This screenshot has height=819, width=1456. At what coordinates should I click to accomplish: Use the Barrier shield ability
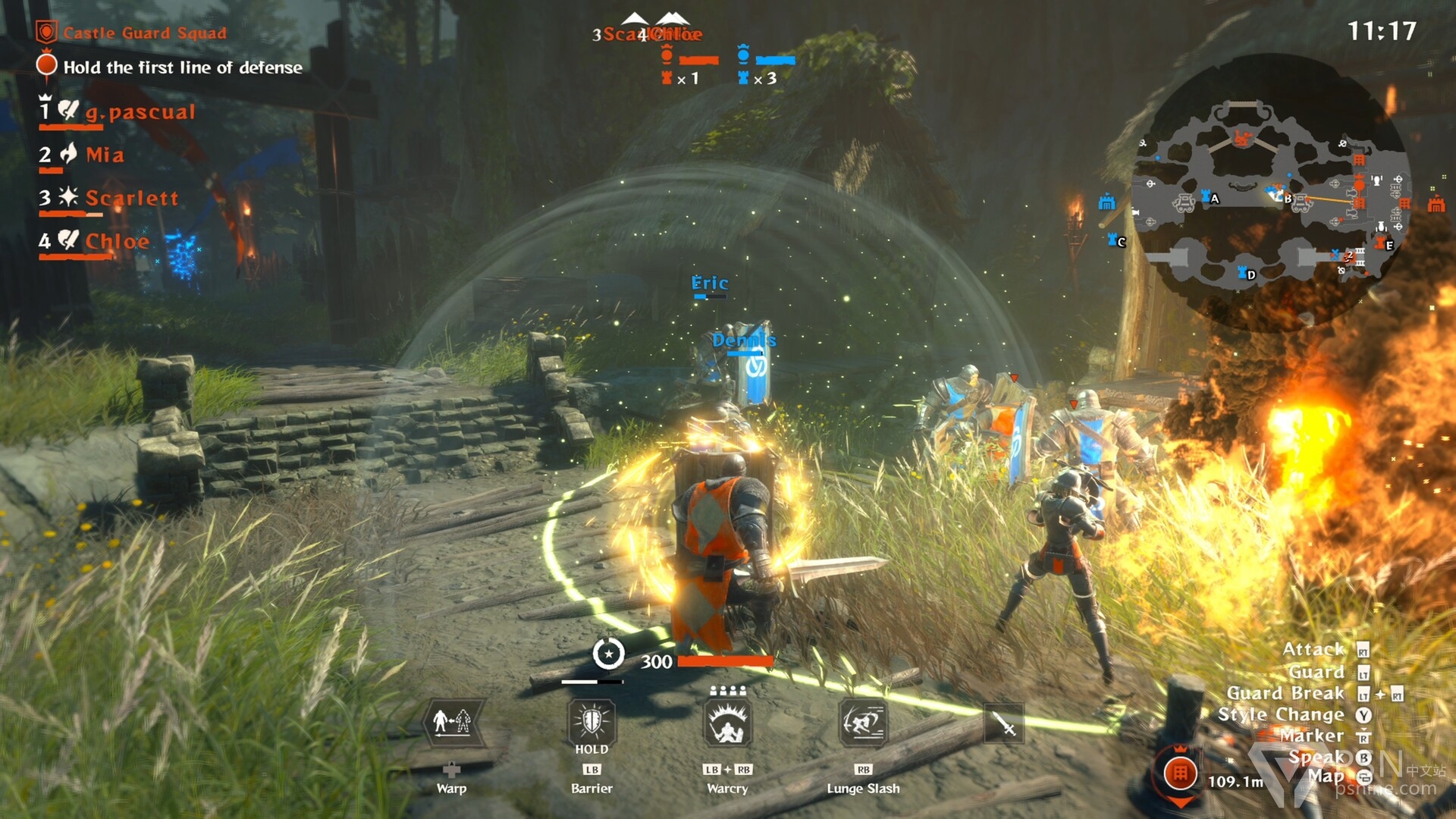(x=591, y=721)
